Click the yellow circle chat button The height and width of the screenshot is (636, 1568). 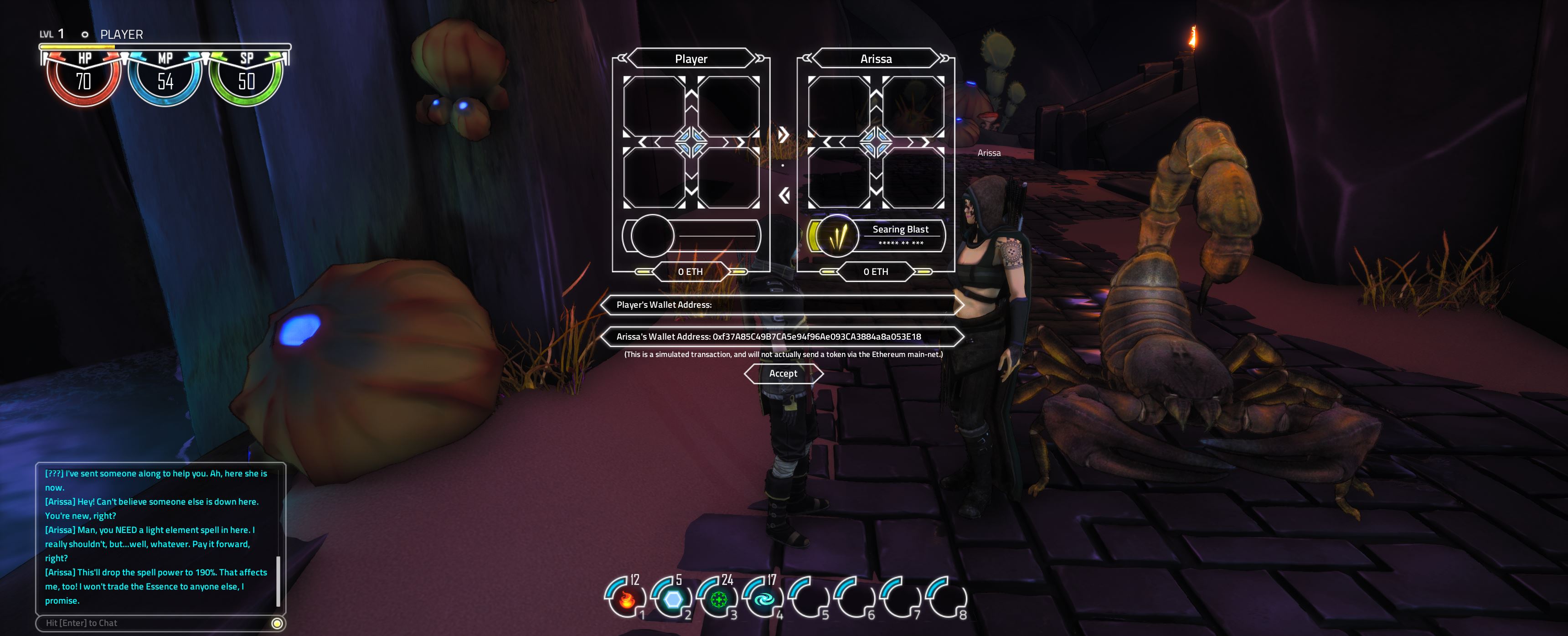coord(277,623)
